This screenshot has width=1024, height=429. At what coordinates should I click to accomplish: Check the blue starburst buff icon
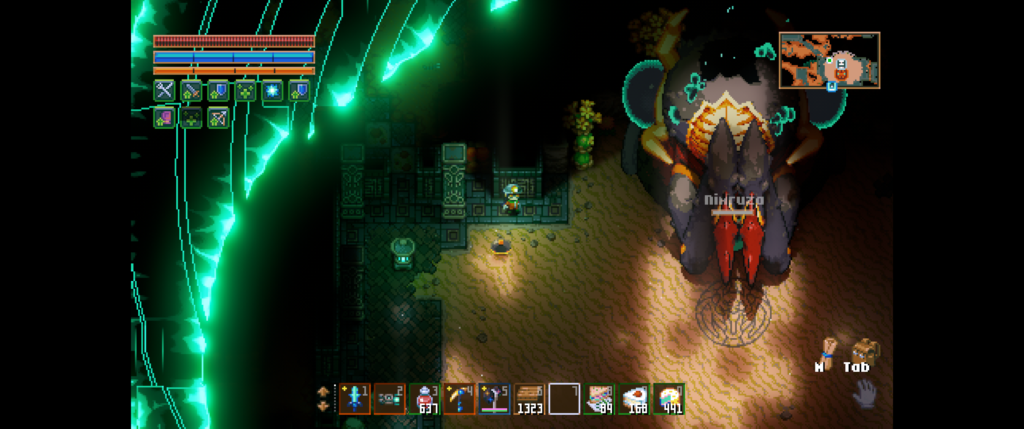272,90
